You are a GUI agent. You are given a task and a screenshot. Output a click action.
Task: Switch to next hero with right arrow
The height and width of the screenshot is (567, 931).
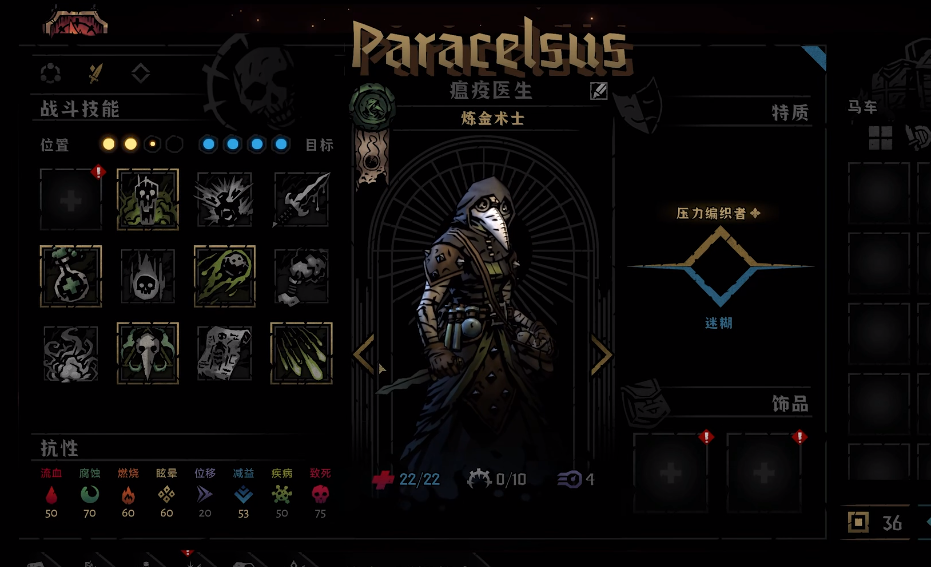click(601, 354)
